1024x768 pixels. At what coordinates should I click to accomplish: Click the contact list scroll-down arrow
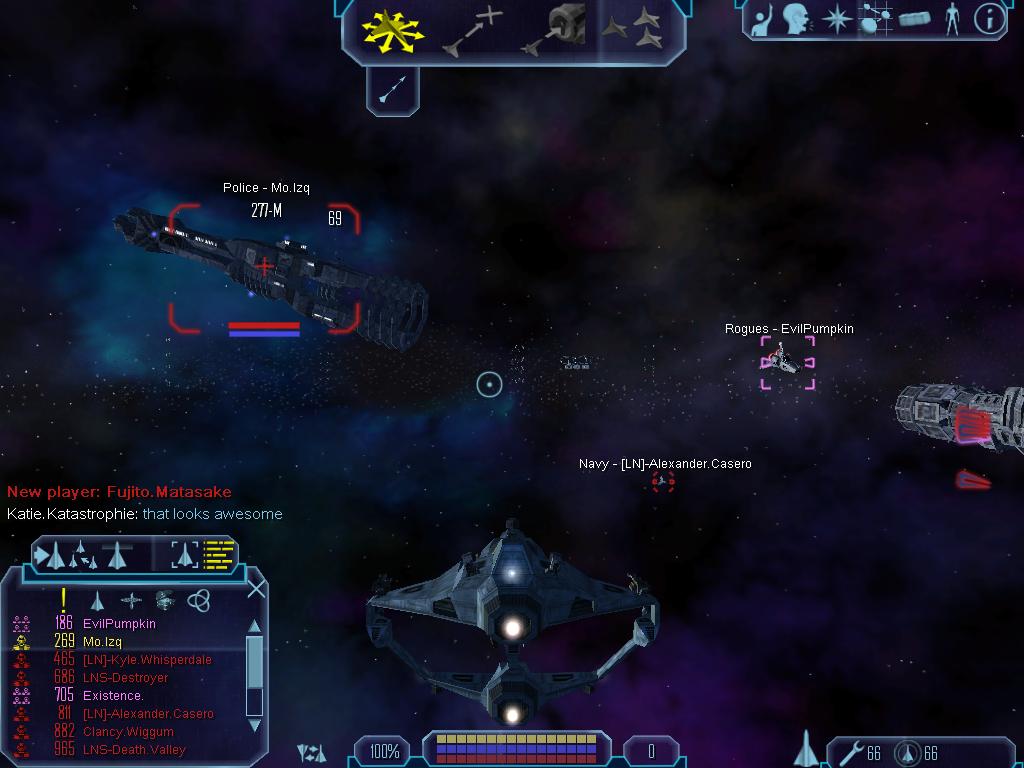point(254,725)
